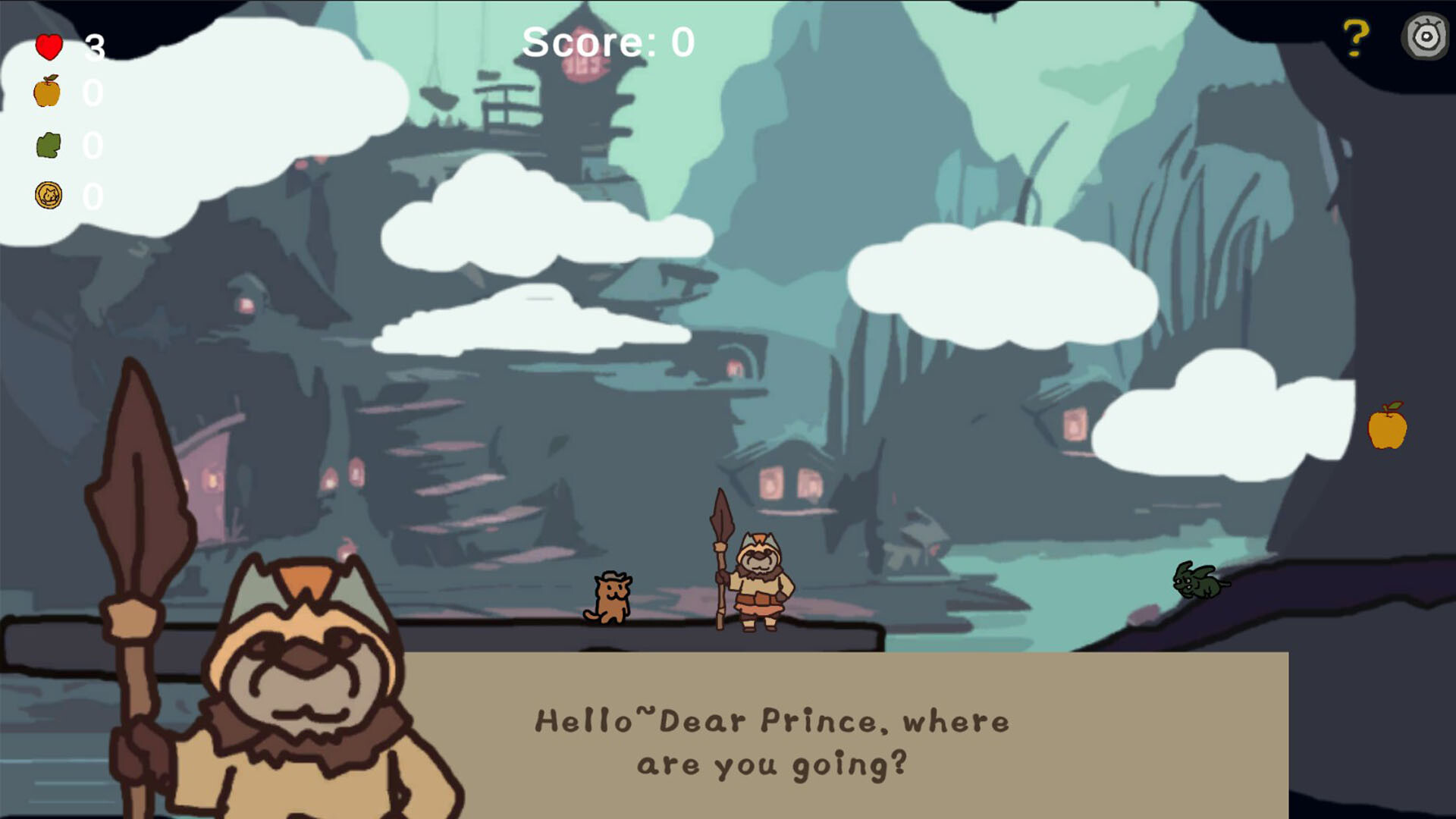Select the golden apple counter icon
The width and height of the screenshot is (1456, 819).
pos(47,94)
